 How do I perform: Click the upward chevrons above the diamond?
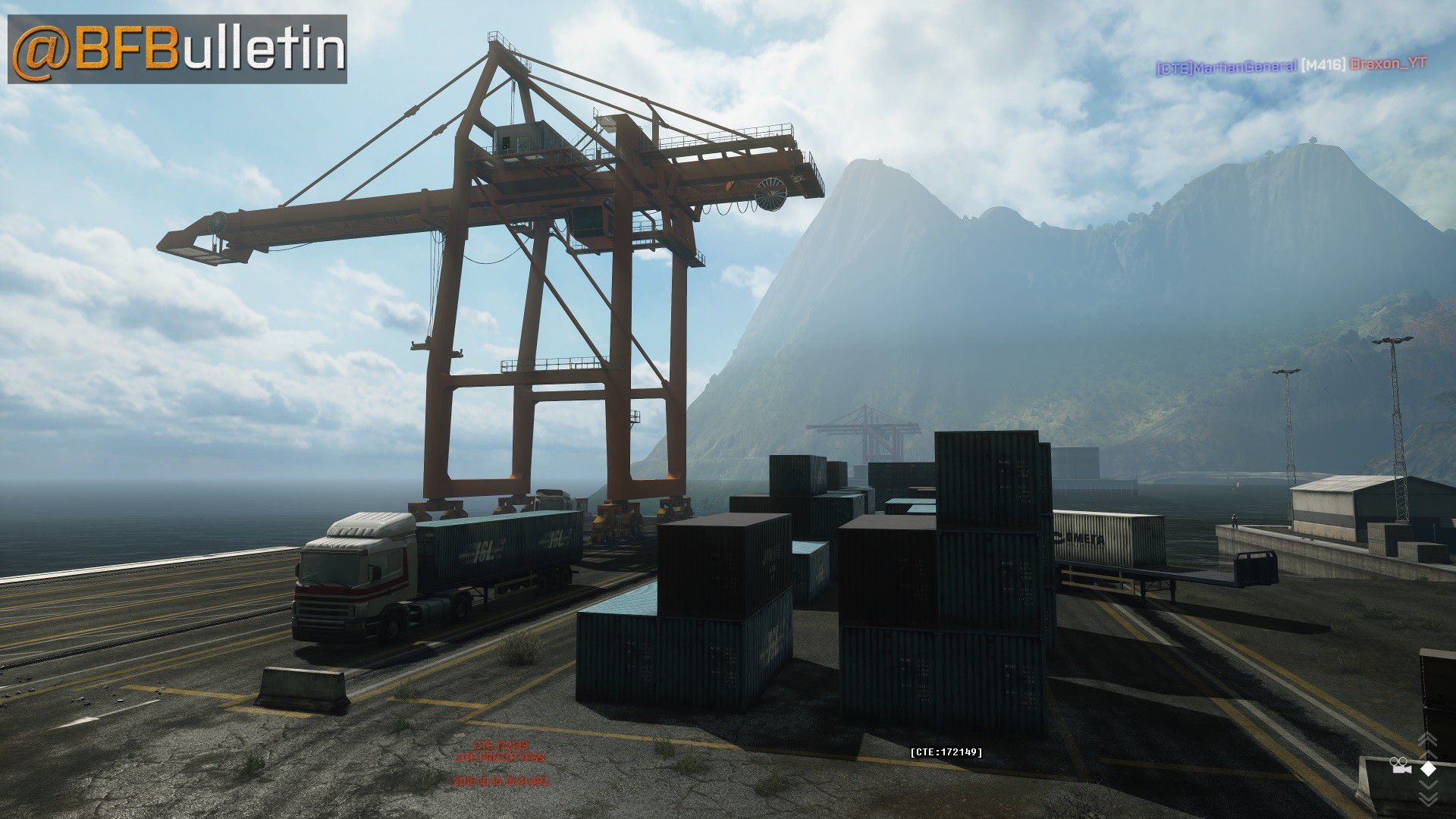[x=1427, y=741]
